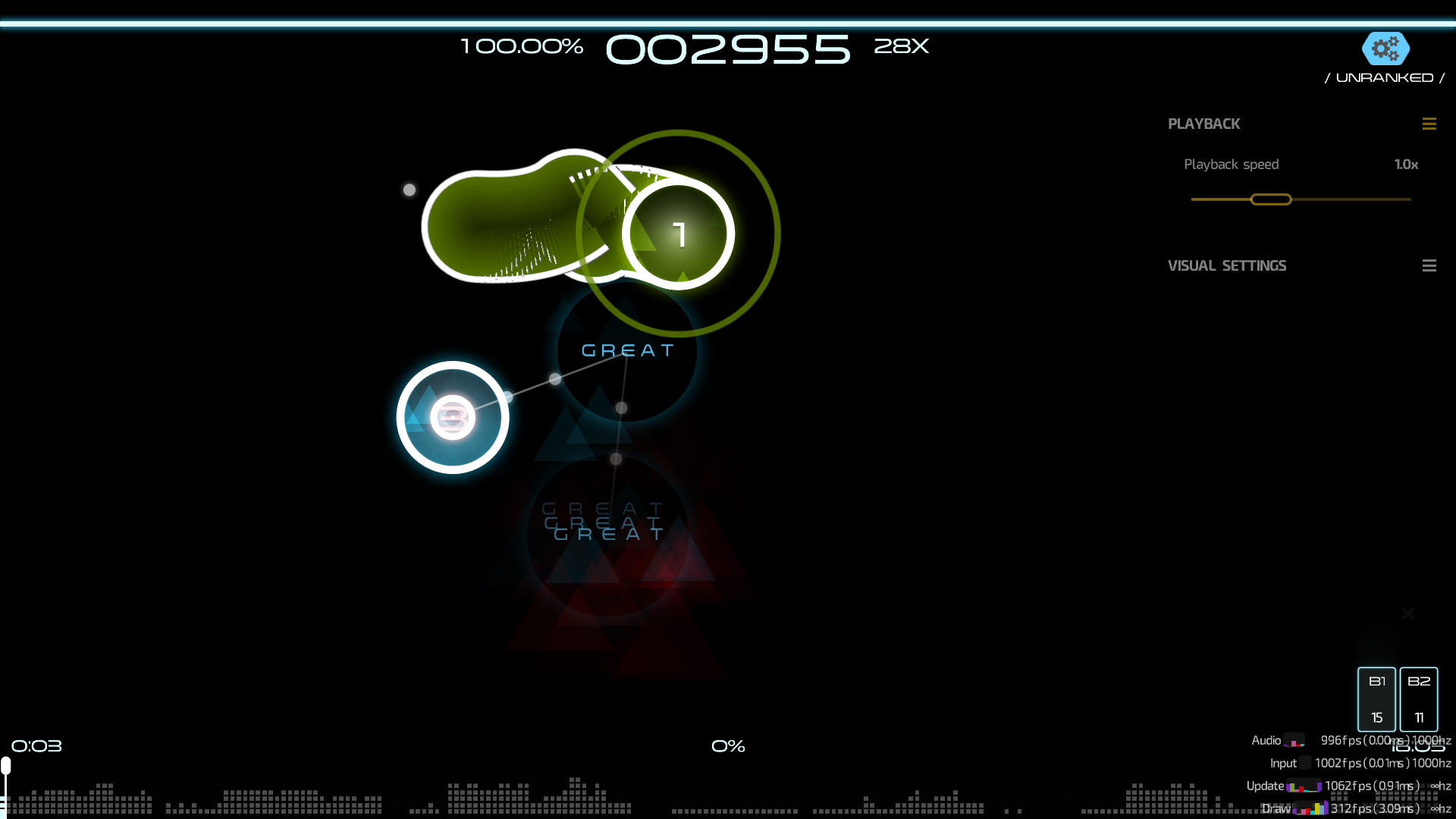Click the X close icon above the key counters

(x=1407, y=613)
